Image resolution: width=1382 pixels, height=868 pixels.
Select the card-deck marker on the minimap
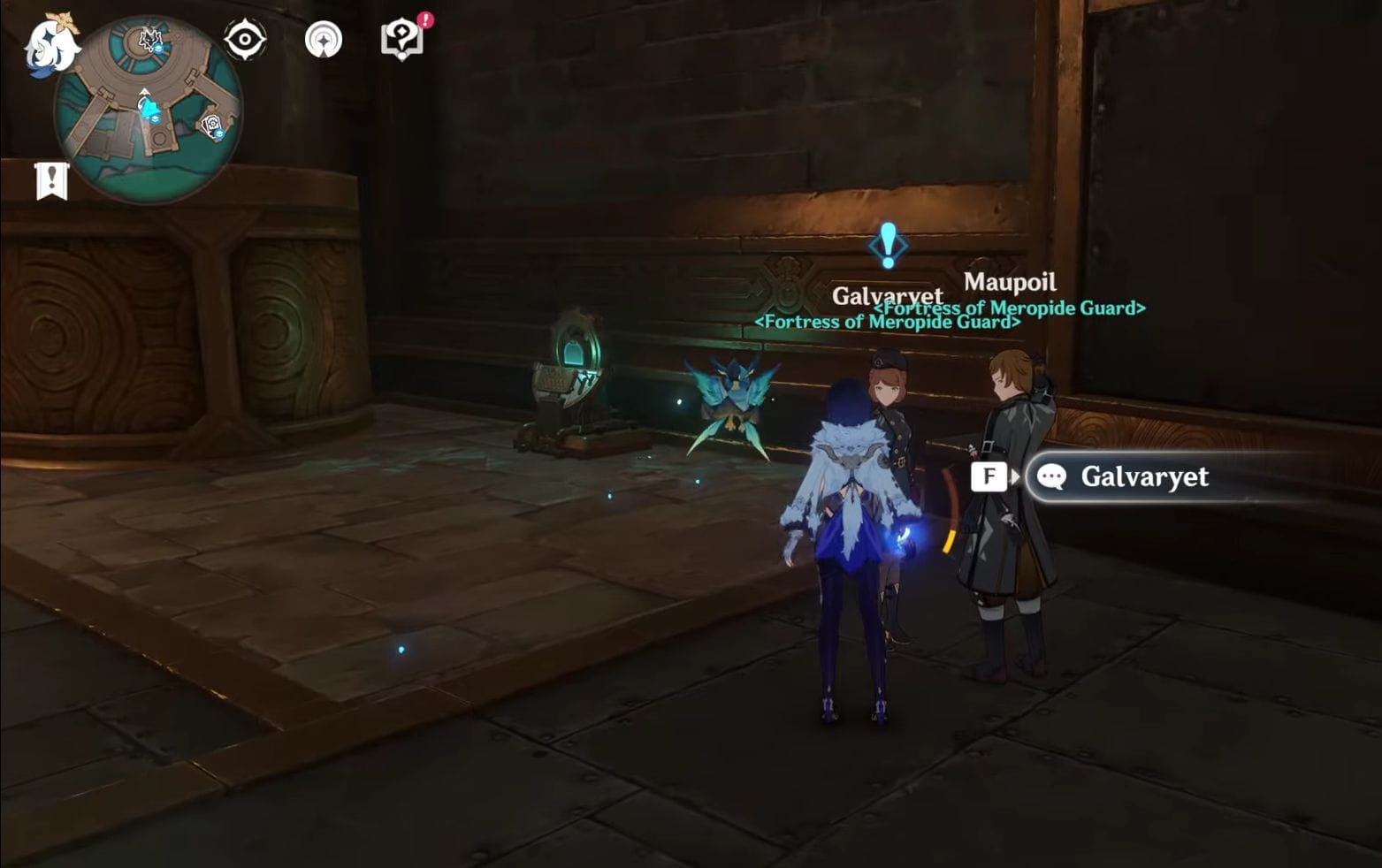point(210,124)
